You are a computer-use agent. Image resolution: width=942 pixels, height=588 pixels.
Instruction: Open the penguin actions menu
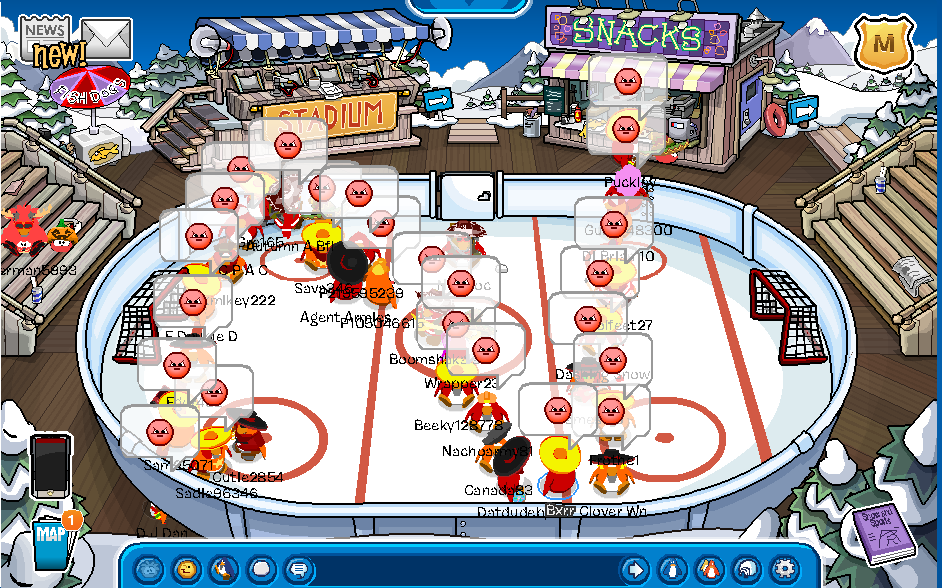point(223,569)
